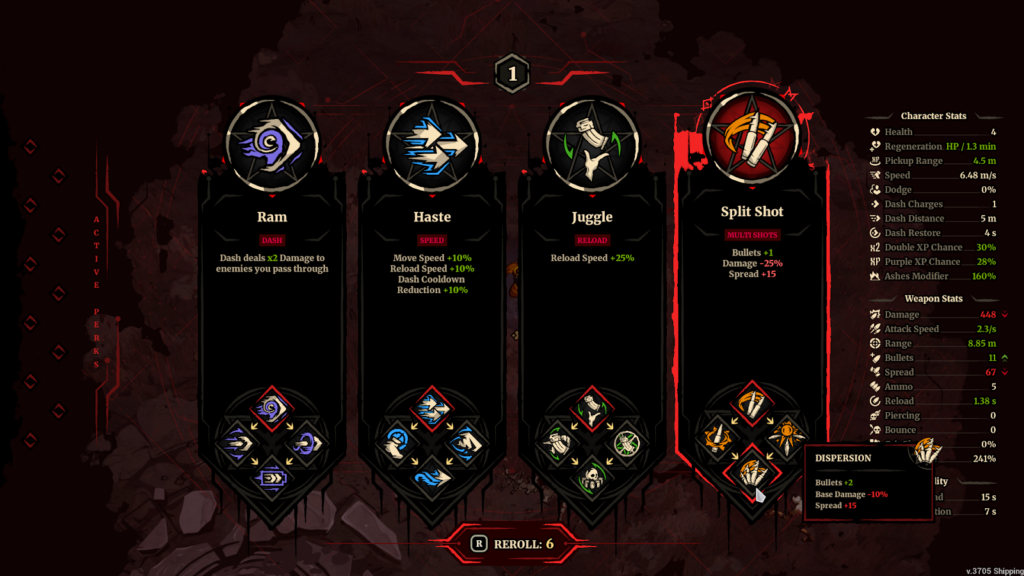Click the Split Shot bullets emblem

752,138
